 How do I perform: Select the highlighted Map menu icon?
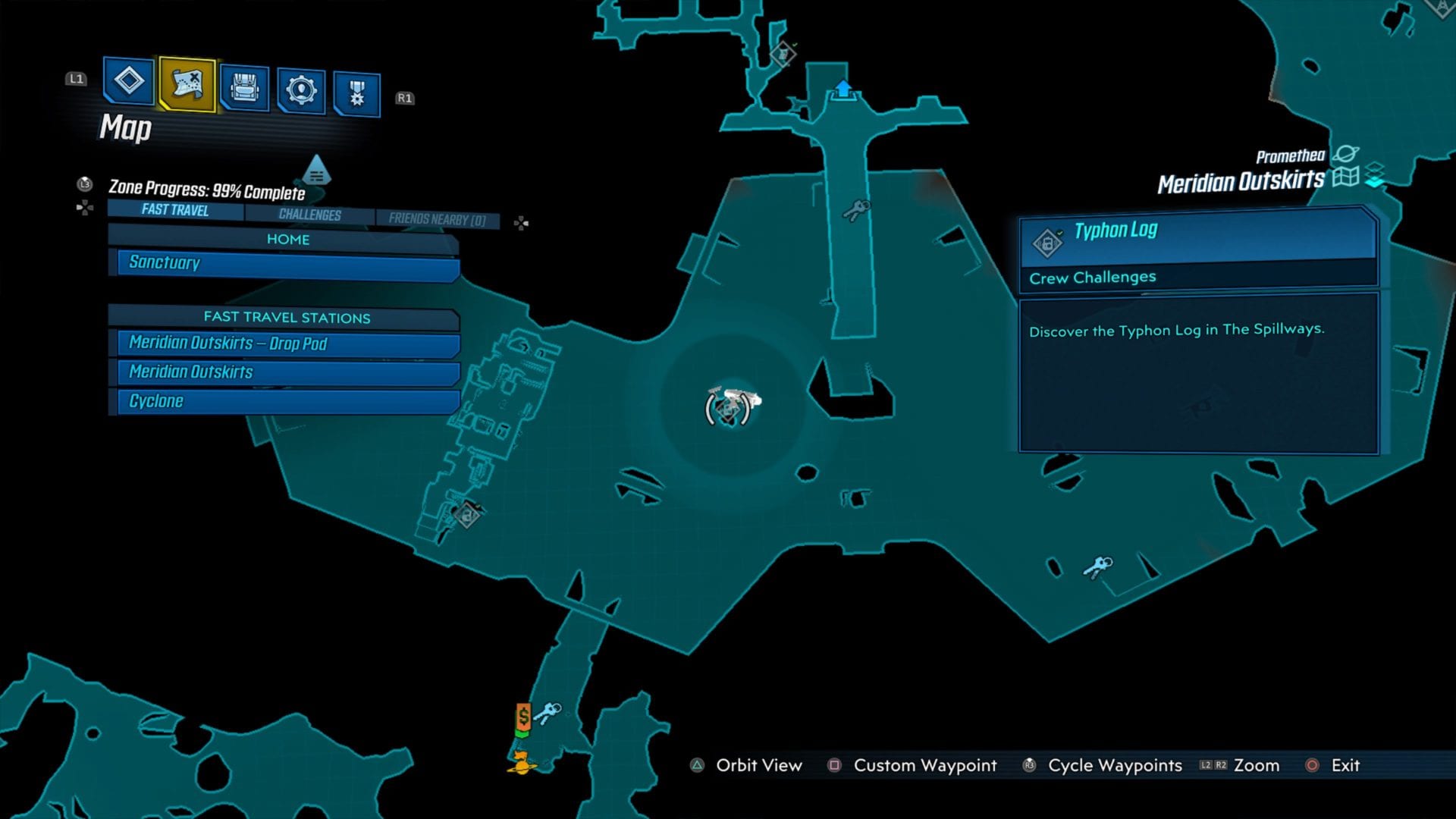point(187,86)
